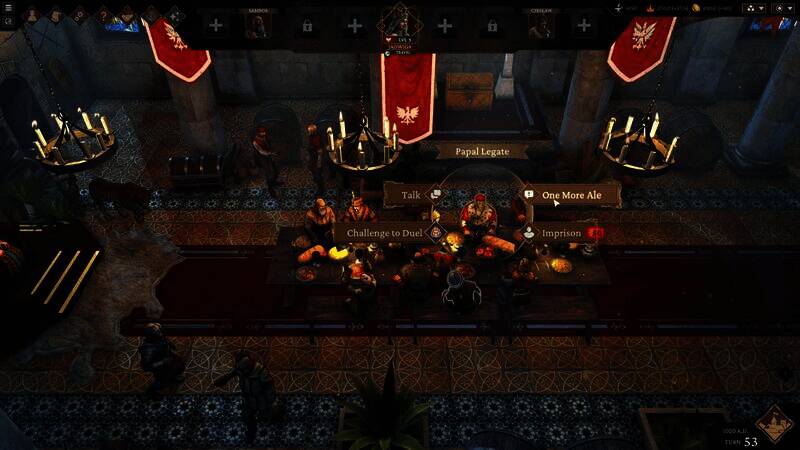Choose the Imprison action
The image size is (800, 450).
coord(561,233)
